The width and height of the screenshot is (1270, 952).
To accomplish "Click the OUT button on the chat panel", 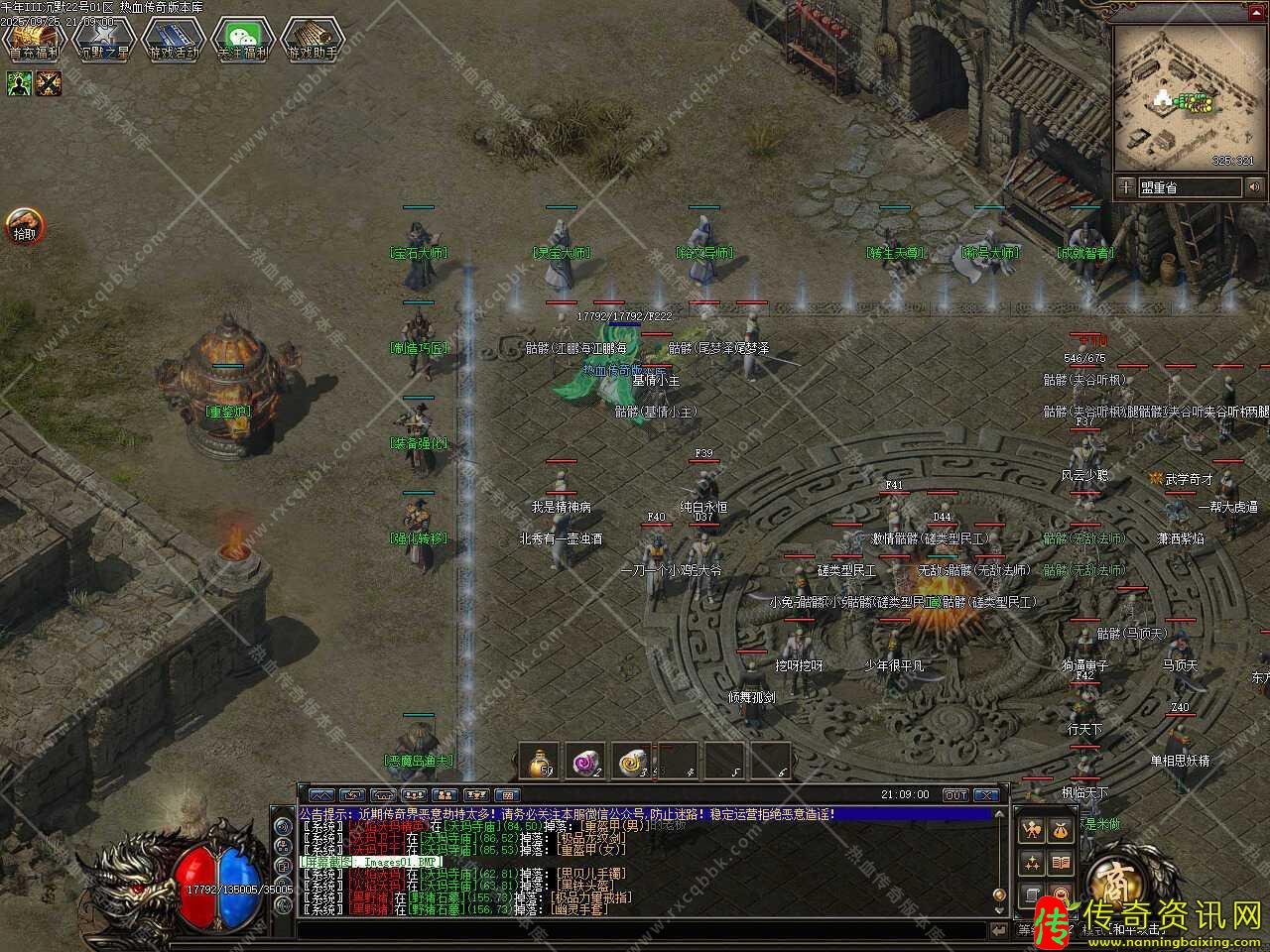I will pyautogui.click(x=954, y=795).
